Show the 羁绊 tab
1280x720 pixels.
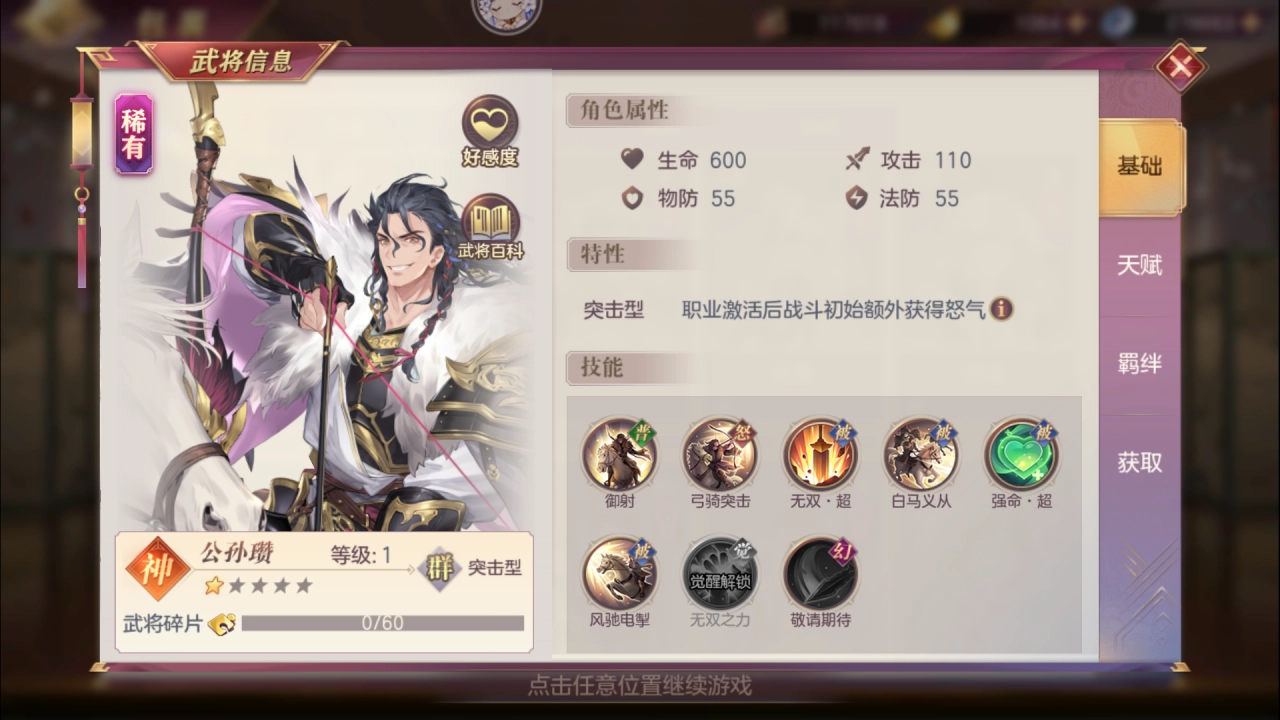(x=1139, y=364)
